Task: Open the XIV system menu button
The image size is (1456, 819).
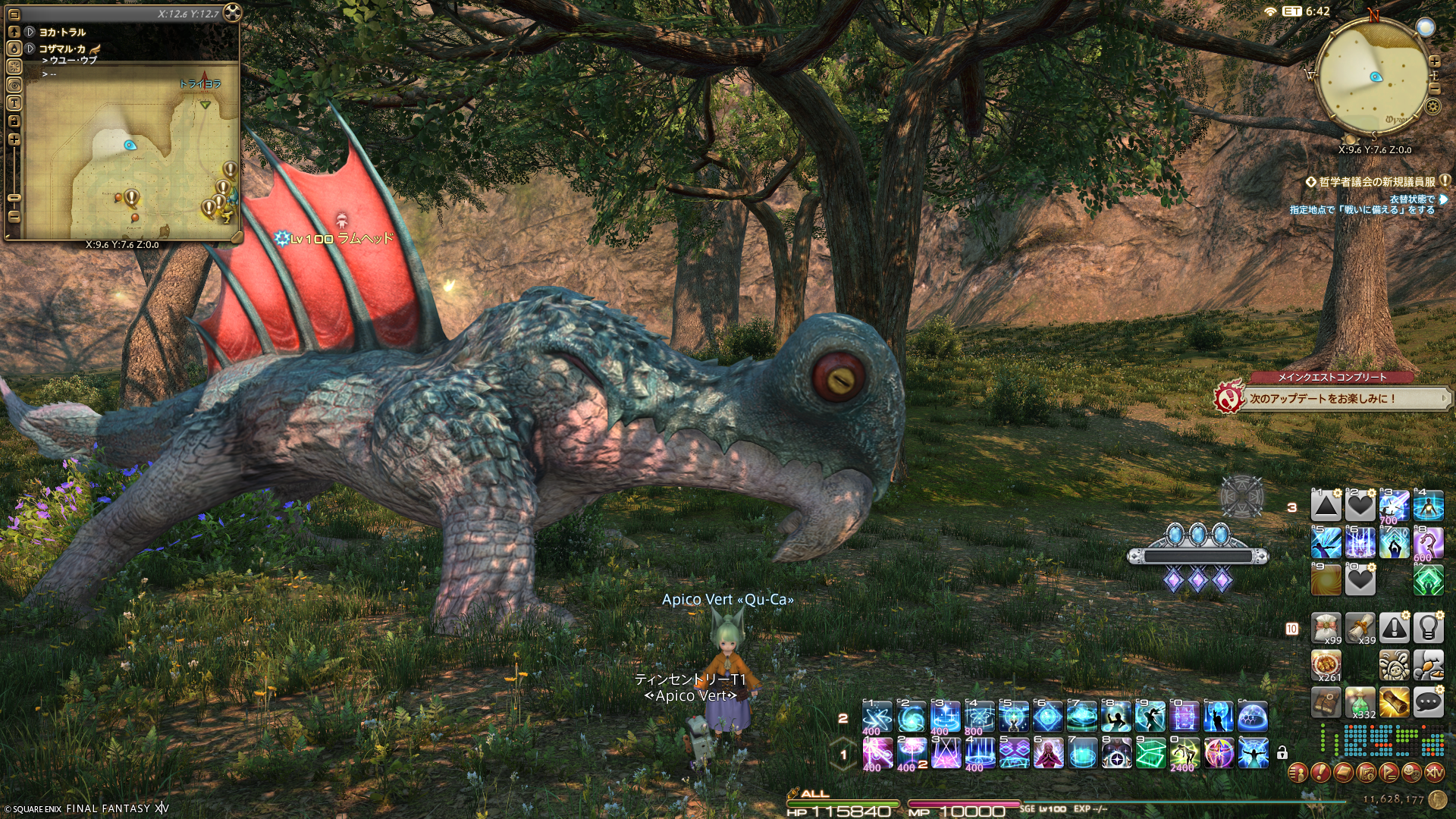Action: (x=1434, y=773)
